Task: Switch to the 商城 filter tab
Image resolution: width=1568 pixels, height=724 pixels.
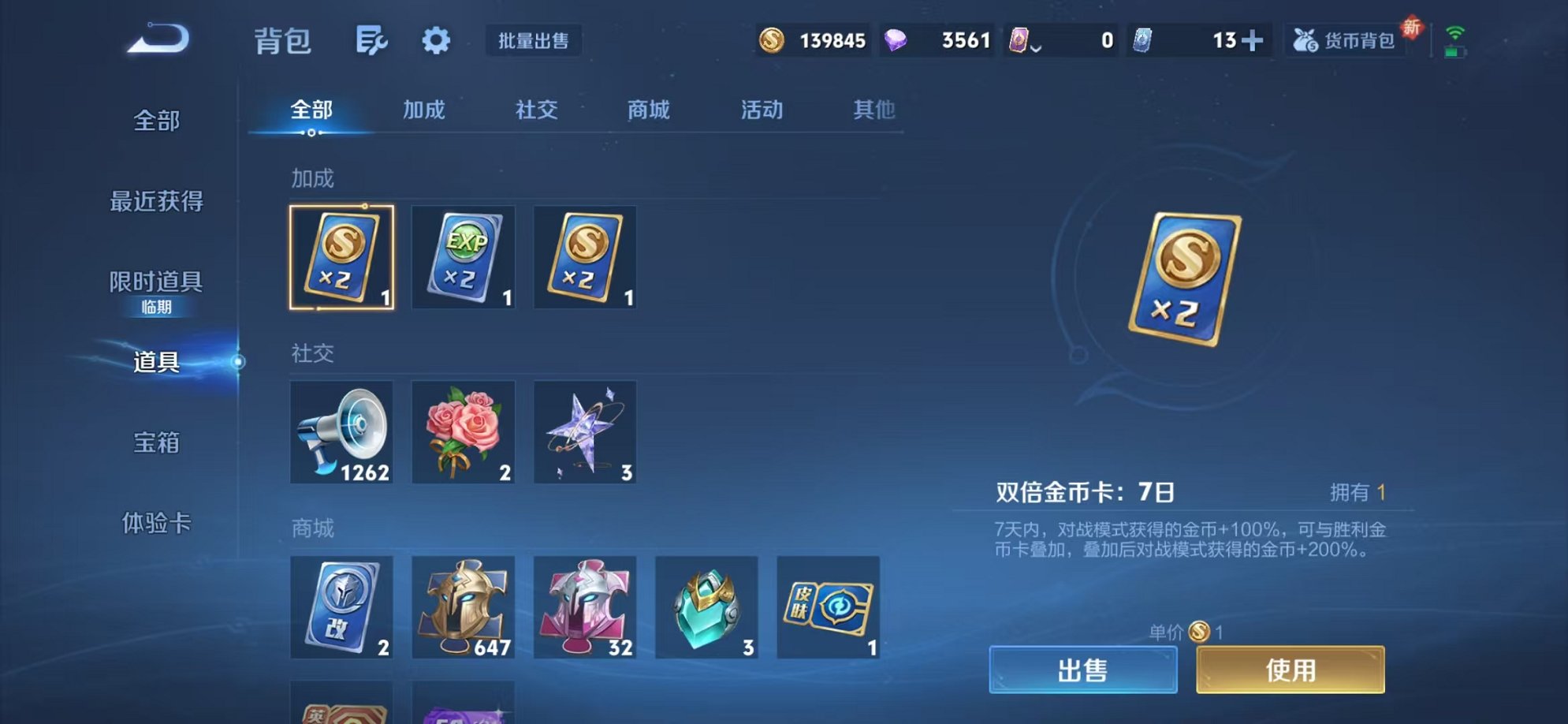Action: (648, 110)
